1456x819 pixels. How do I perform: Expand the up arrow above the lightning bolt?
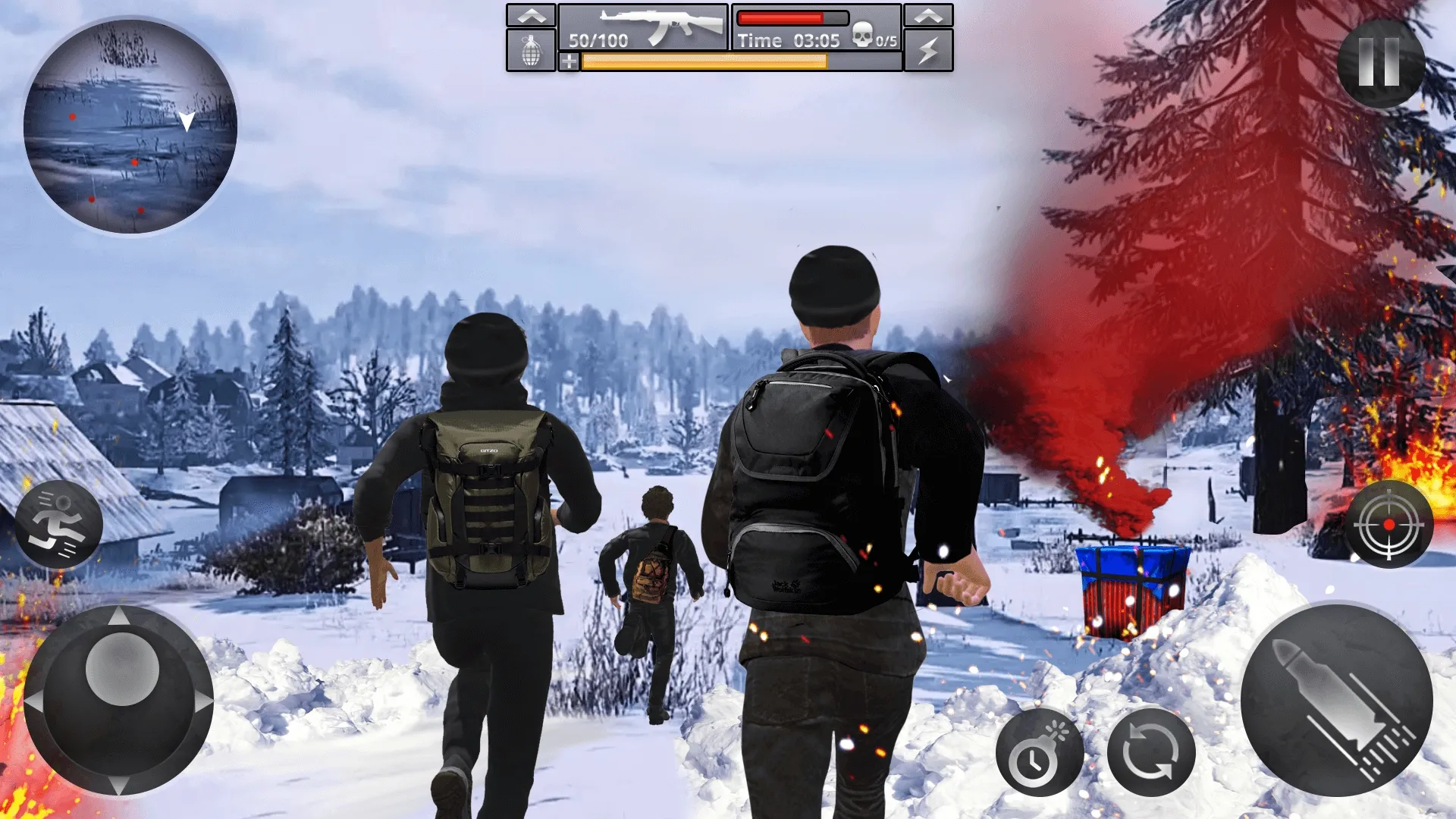(928, 15)
